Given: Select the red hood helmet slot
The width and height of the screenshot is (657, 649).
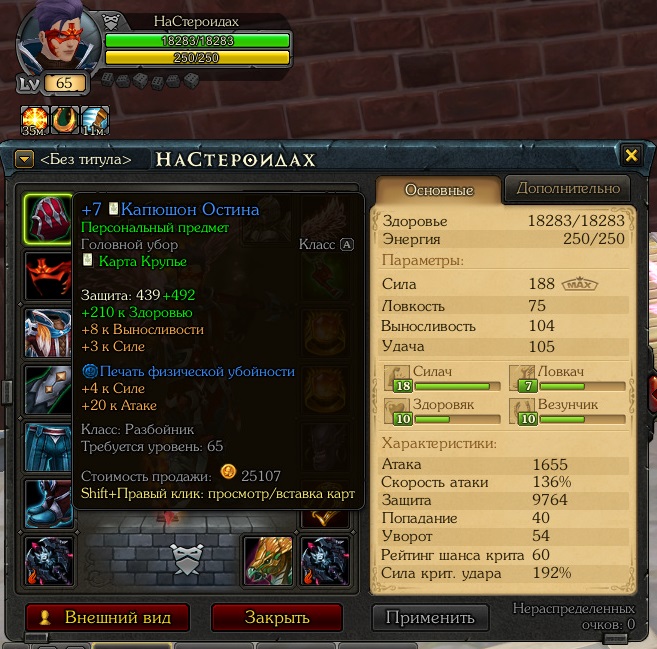Looking at the screenshot, I should coord(47,218).
